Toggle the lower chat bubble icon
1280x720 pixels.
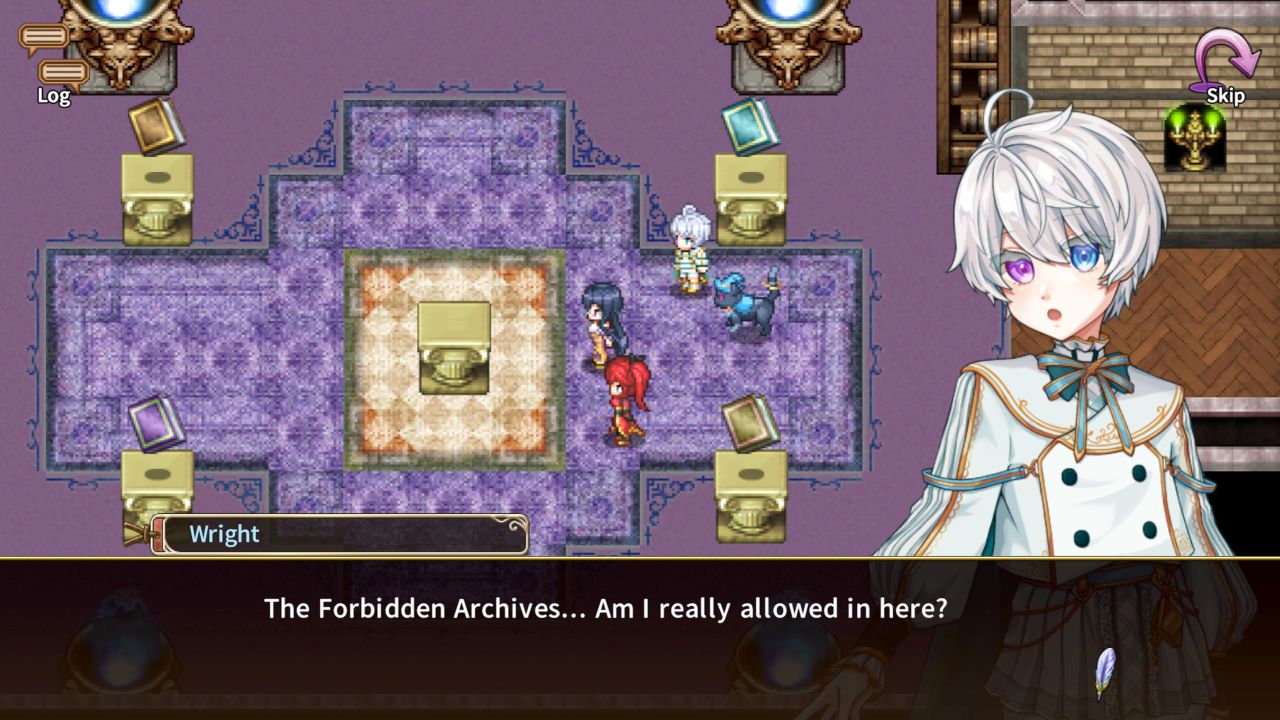click(x=64, y=73)
